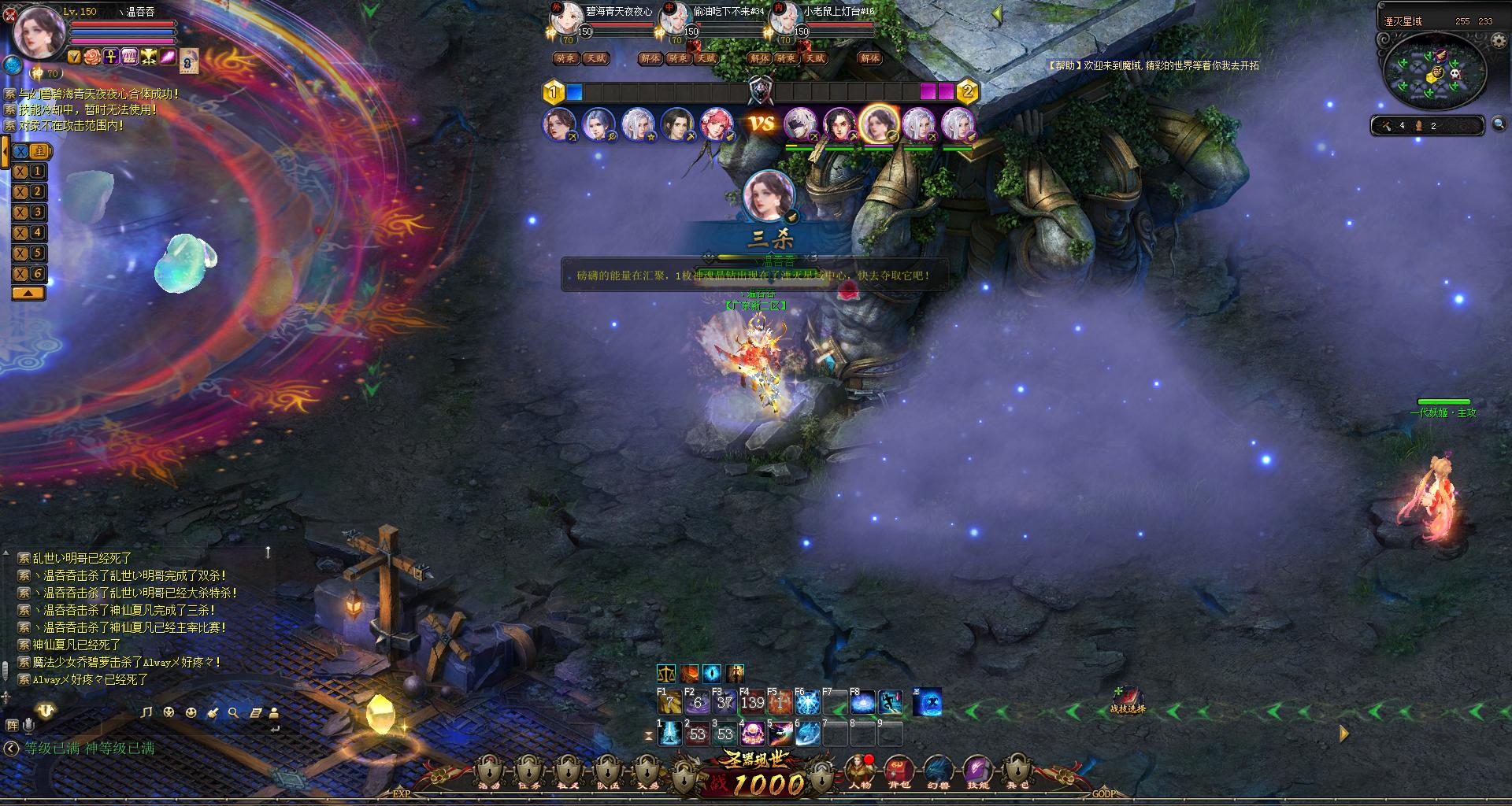1512x806 pixels.
Task: Cast the purple skull skill in slot 4
Action: pos(752,734)
